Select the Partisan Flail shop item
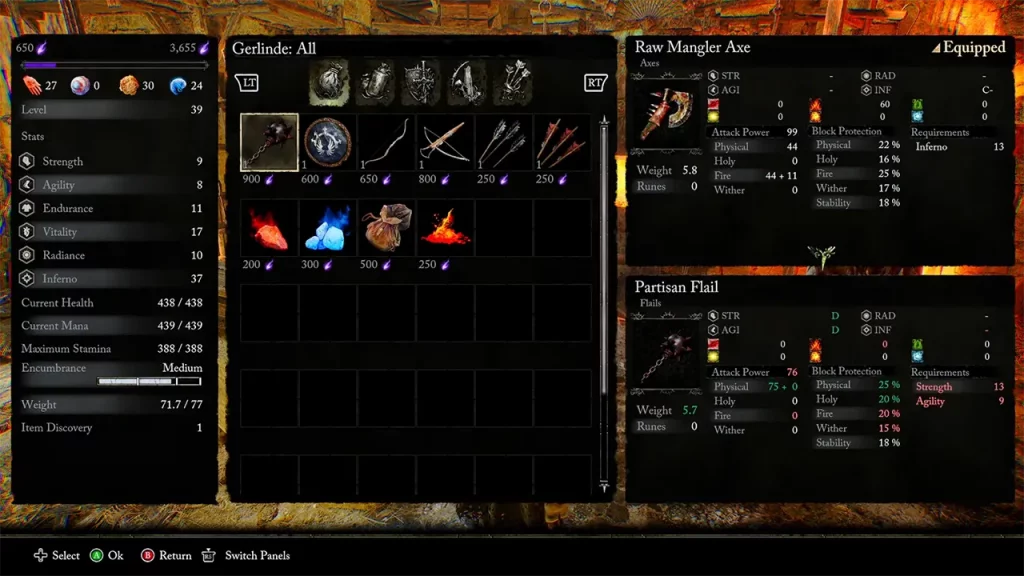Image resolution: width=1024 pixels, height=576 pixels. tap(269, 143)
